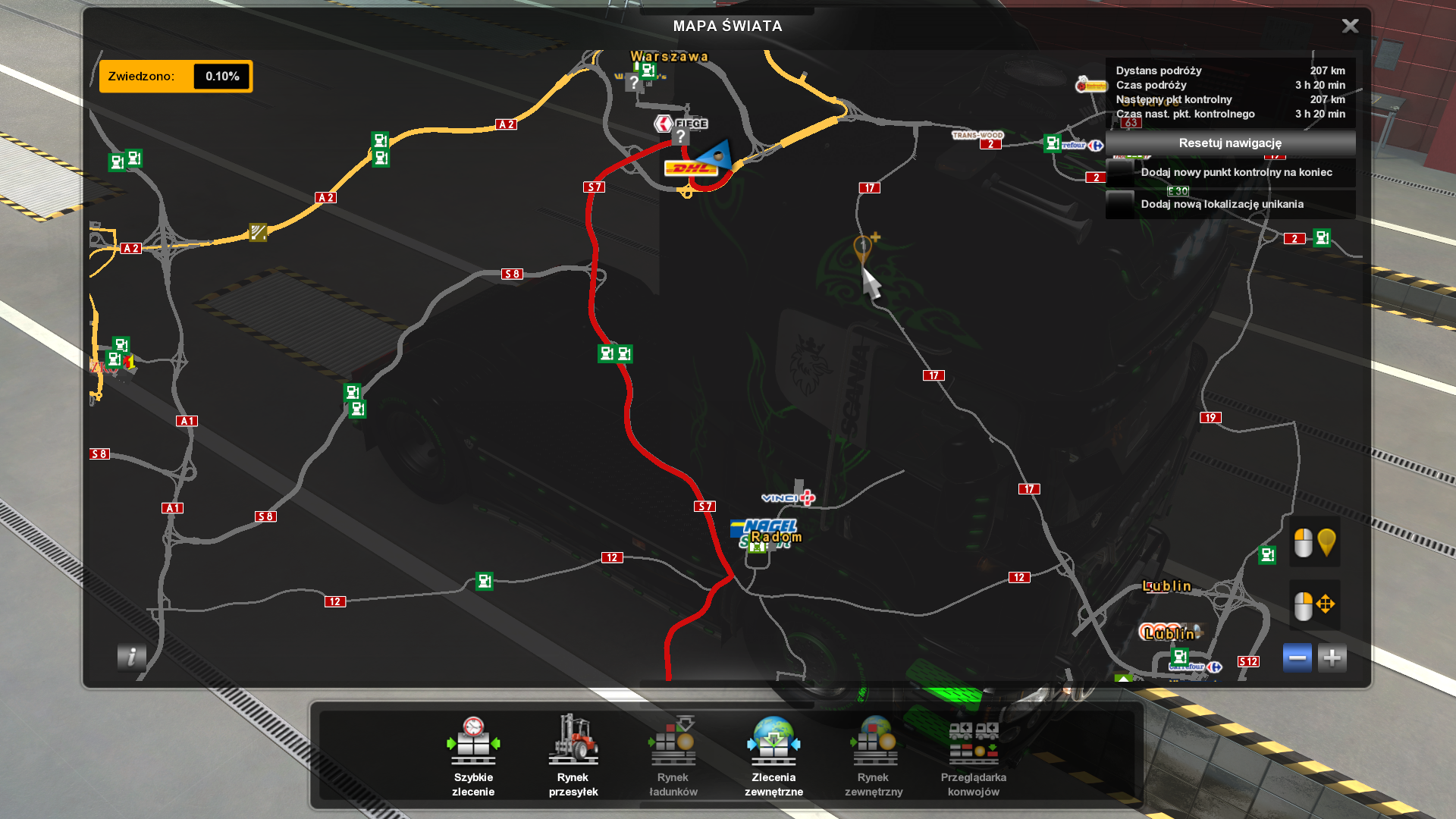The height and width of the screenshot is (819, 1456).
Task: Select the DHL company marker on map
Action: coord(690,168)
